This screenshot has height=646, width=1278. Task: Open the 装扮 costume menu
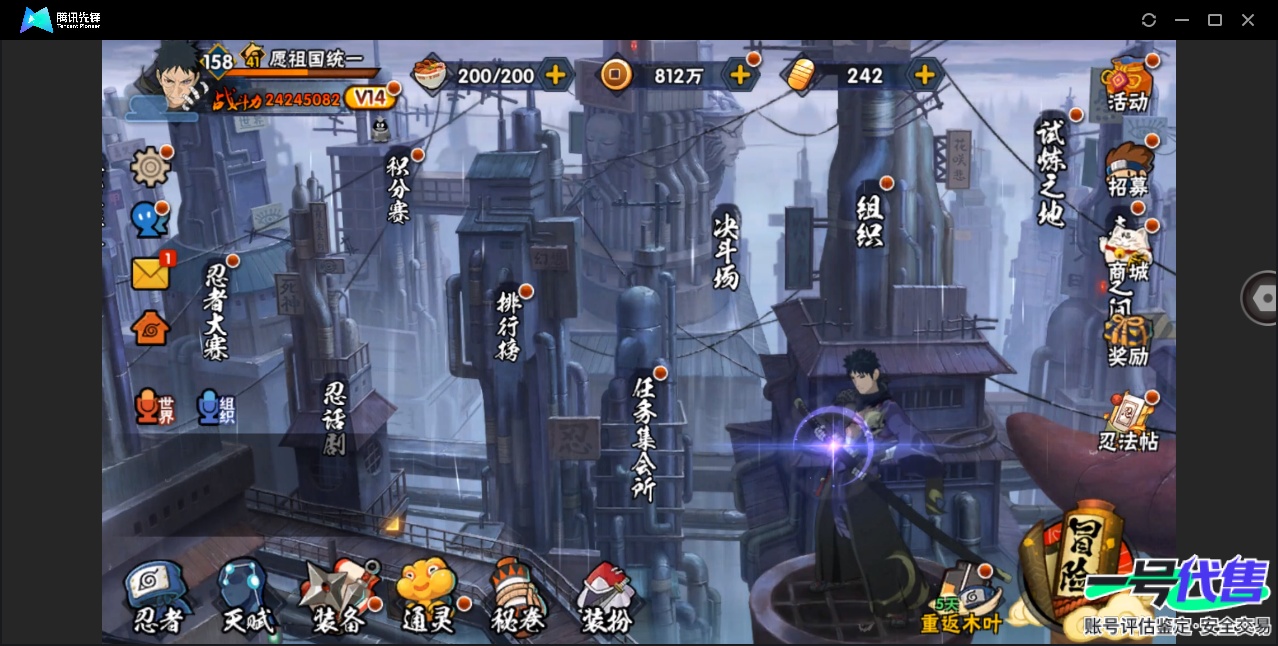608,598
